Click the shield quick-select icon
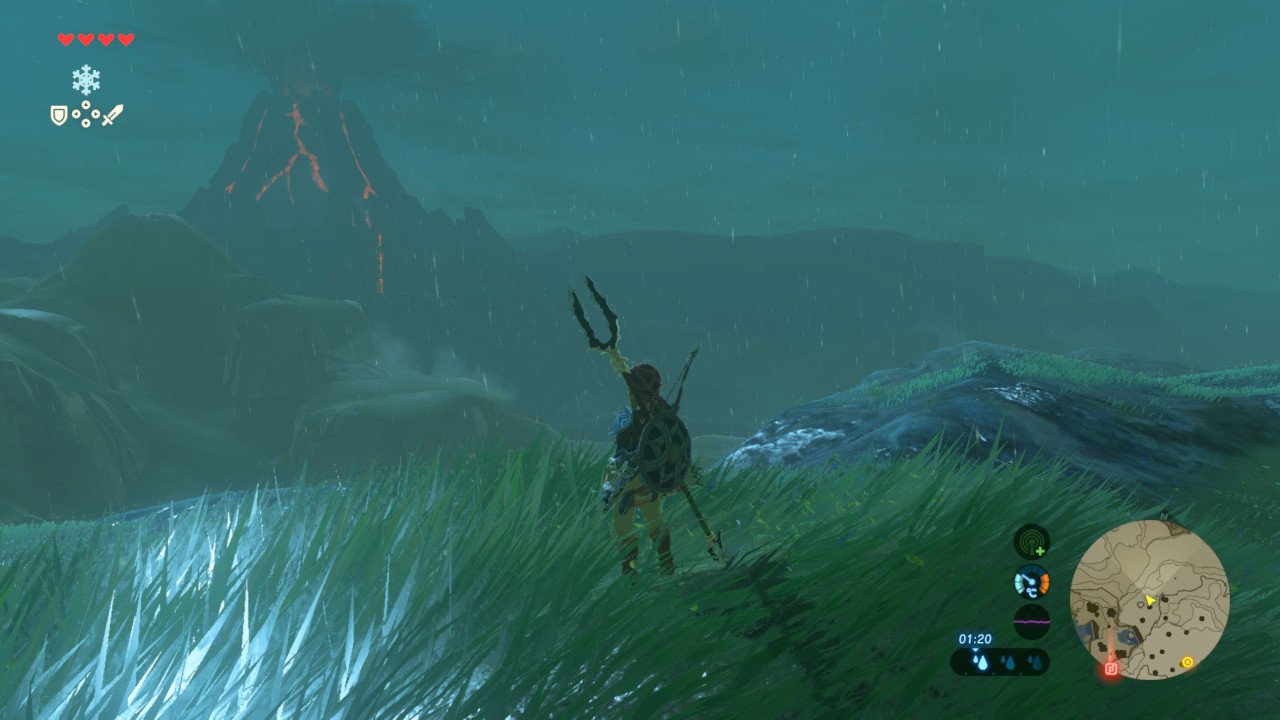The width and height of the screenshot is (1280, 720). tap(59, 115)
